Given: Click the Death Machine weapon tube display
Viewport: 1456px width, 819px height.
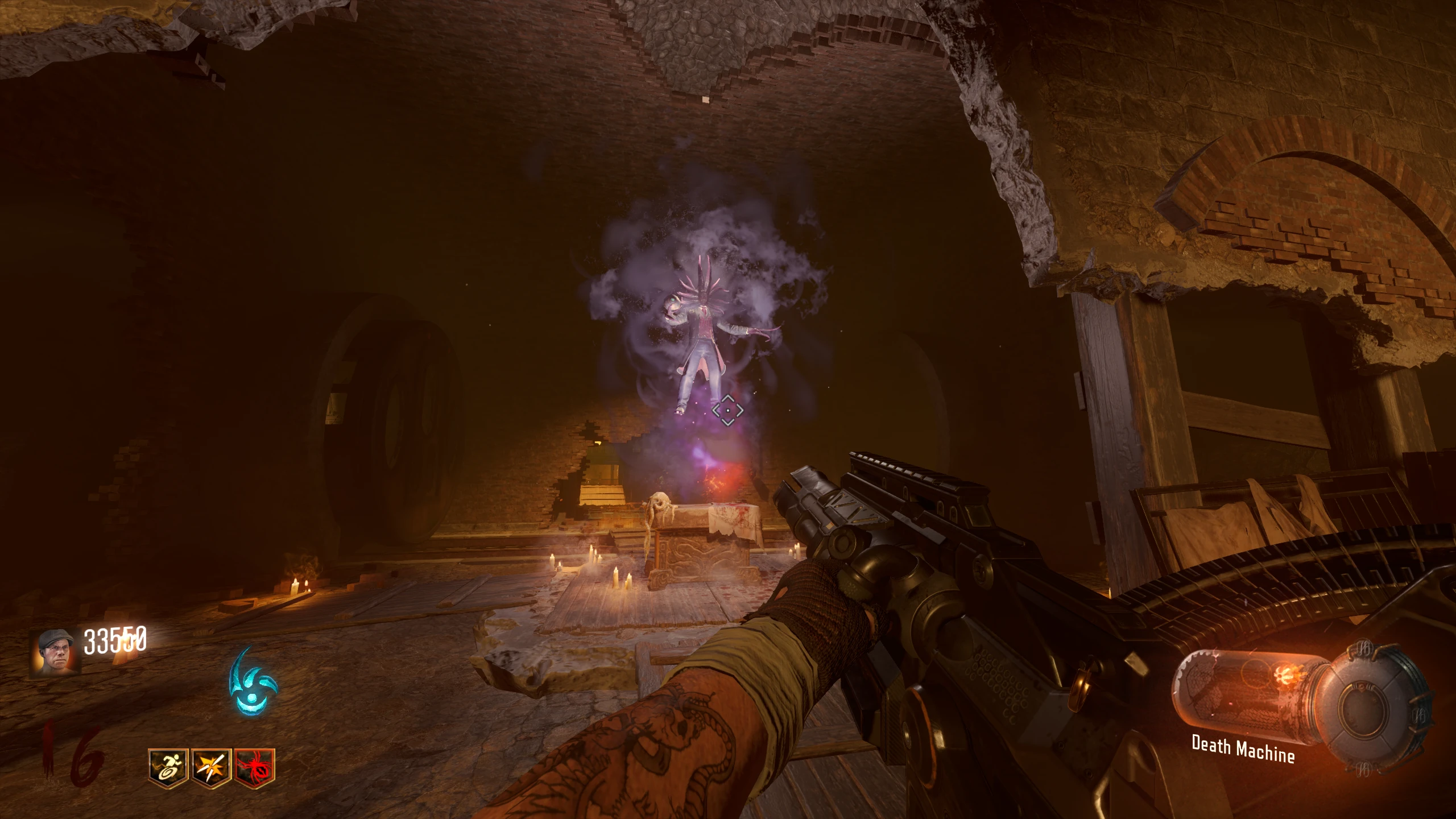Looking at the screenshot, I should coord(1252,697).
